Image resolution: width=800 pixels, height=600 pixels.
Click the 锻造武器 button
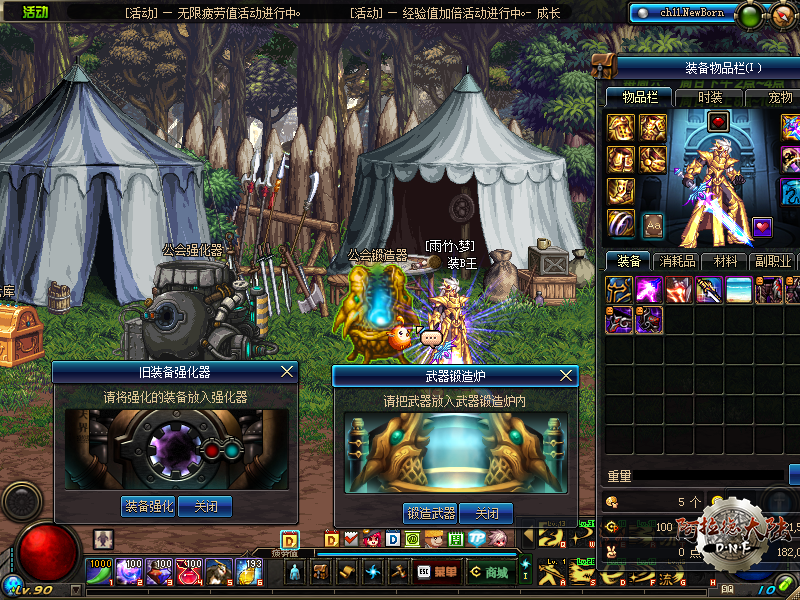coord(430,514)
